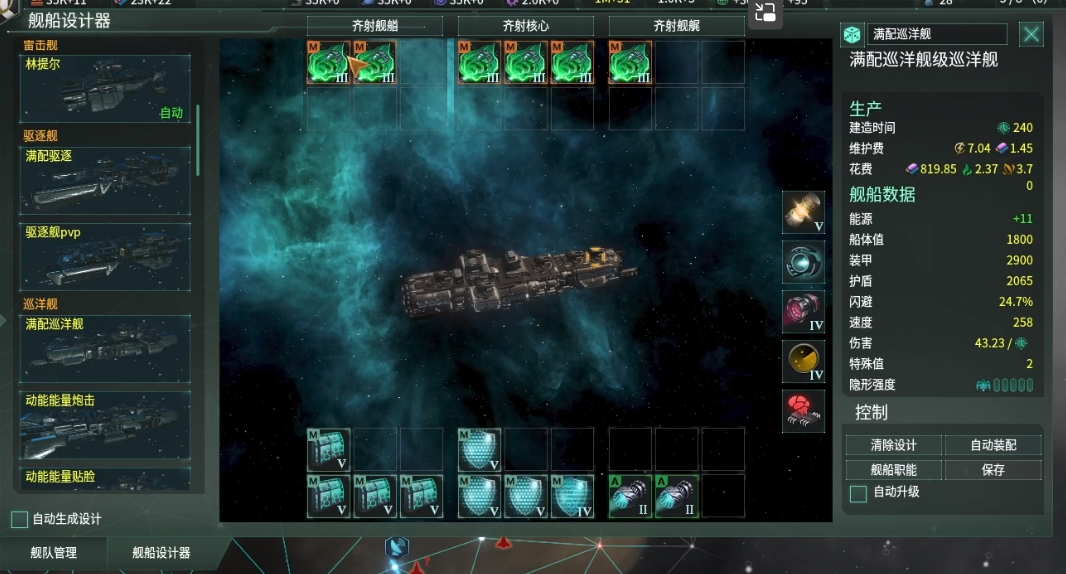Image resolution: width=1066 pixels, height=574 pixels.
Task: Activate 自动装配 auto-equip
Action: click(x=992, y=445)
